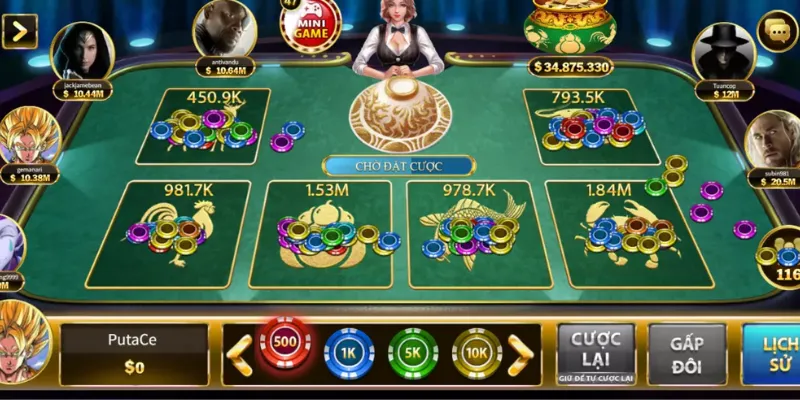800x400 pixels.
Task: Show previous chip values with left arrow
Action: pos(240,354)
